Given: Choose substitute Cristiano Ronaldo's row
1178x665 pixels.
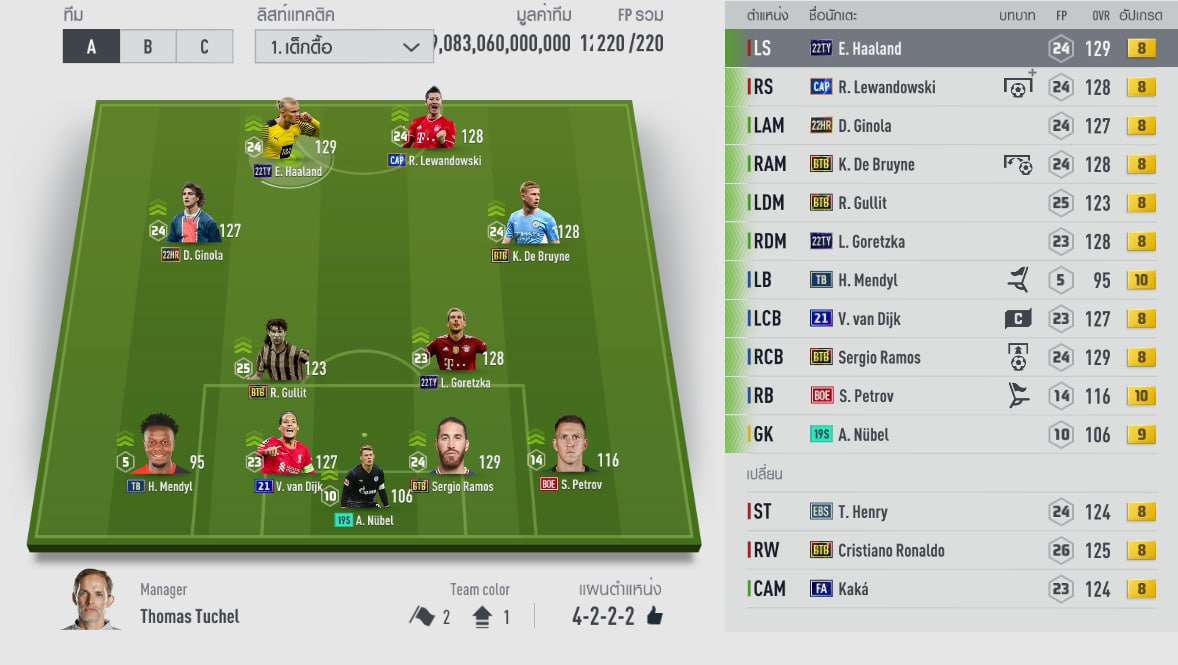Looking at the screenshot, I should click(950, 550).
